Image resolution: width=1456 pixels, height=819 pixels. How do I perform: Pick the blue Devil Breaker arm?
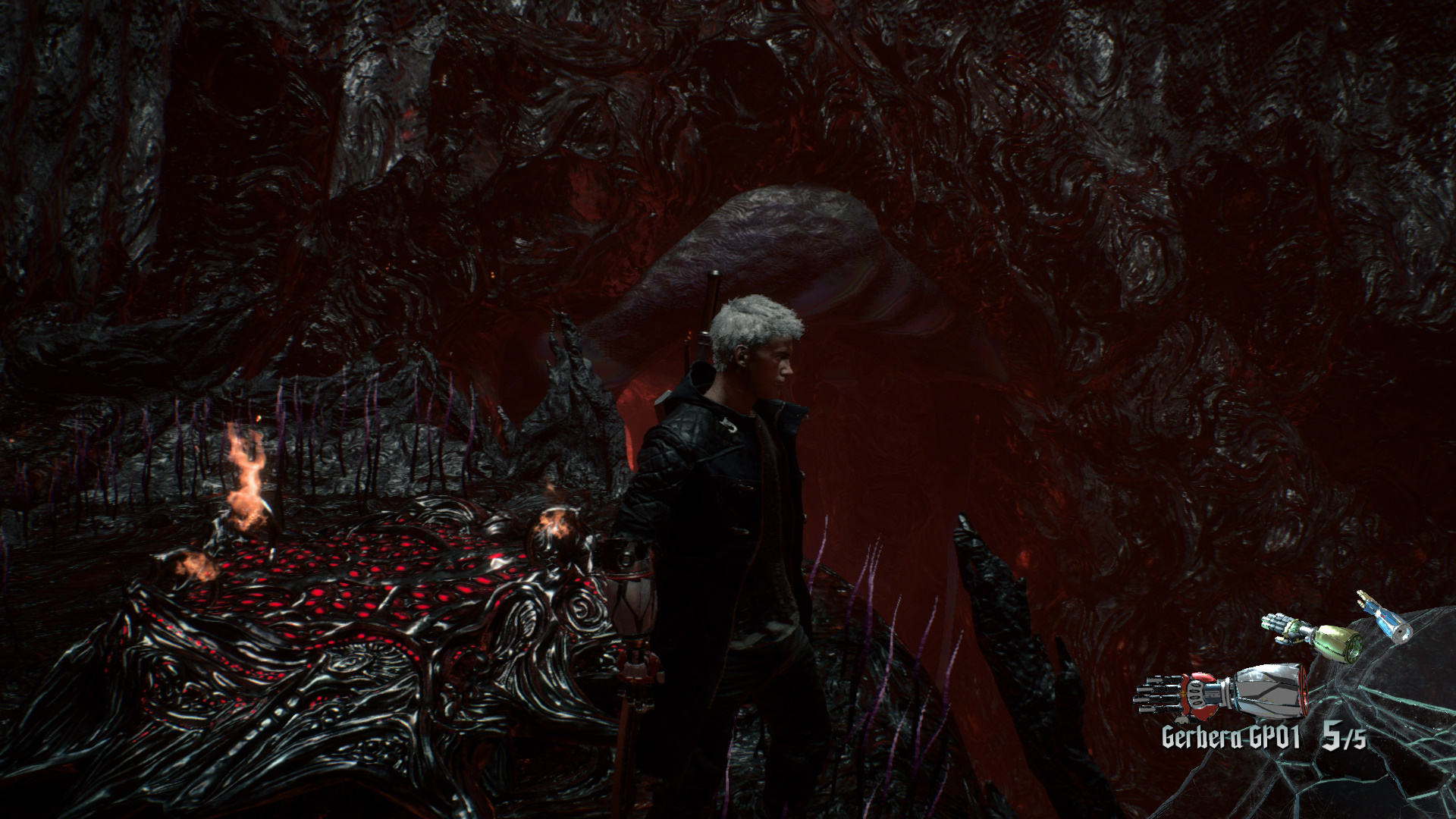coord(1386,617)
